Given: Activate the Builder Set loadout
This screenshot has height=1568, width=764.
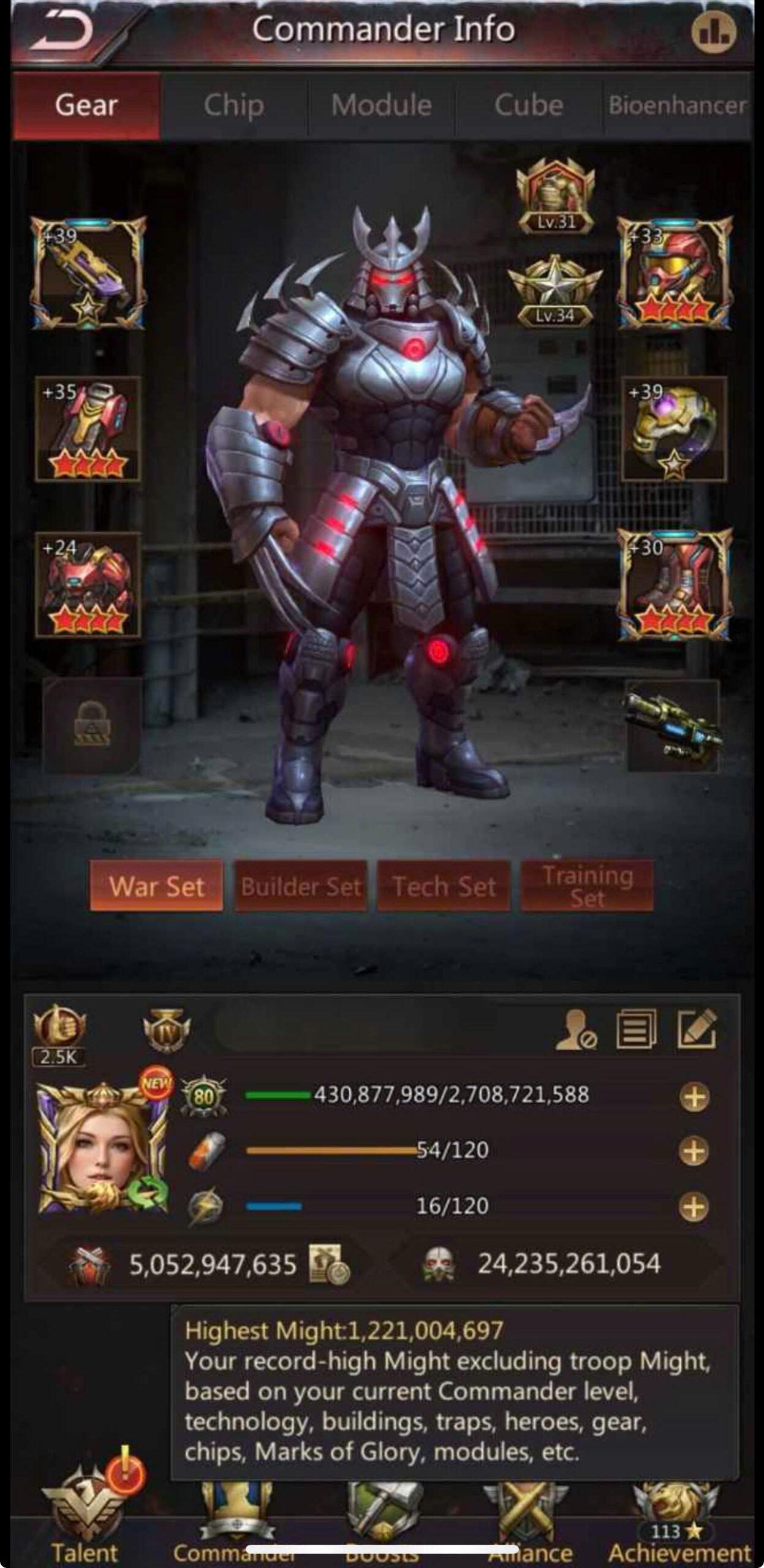Looking at the screenshot, I should [301, 886].
